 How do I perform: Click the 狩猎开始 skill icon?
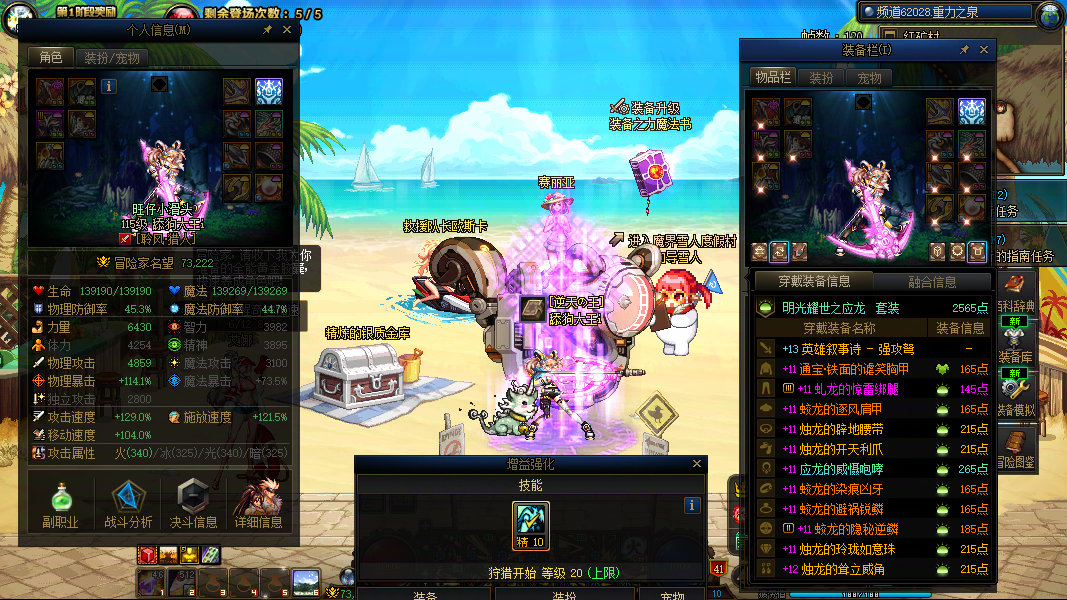(531, 525)
